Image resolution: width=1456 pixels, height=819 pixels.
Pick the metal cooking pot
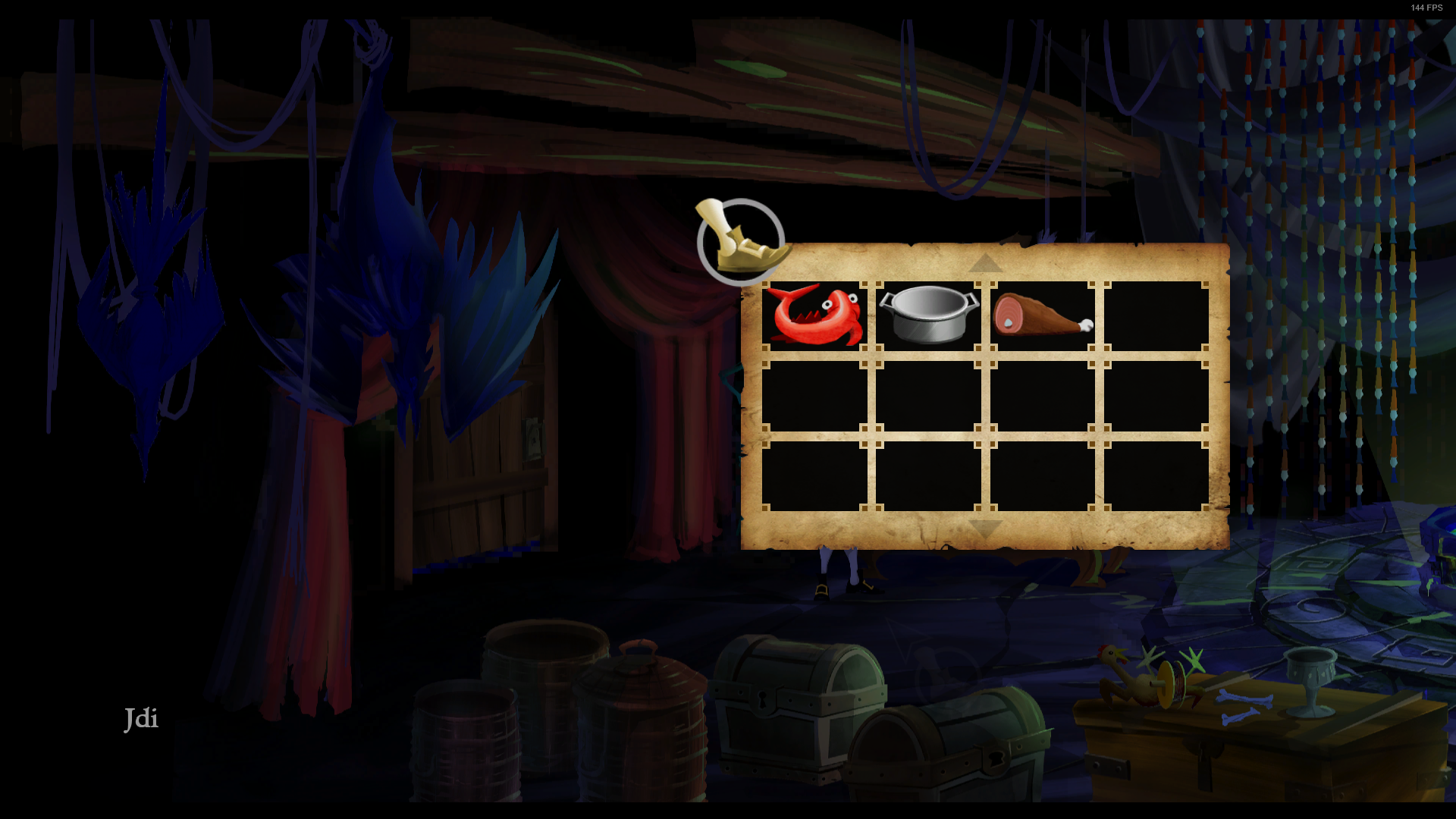tap(928, 314)
